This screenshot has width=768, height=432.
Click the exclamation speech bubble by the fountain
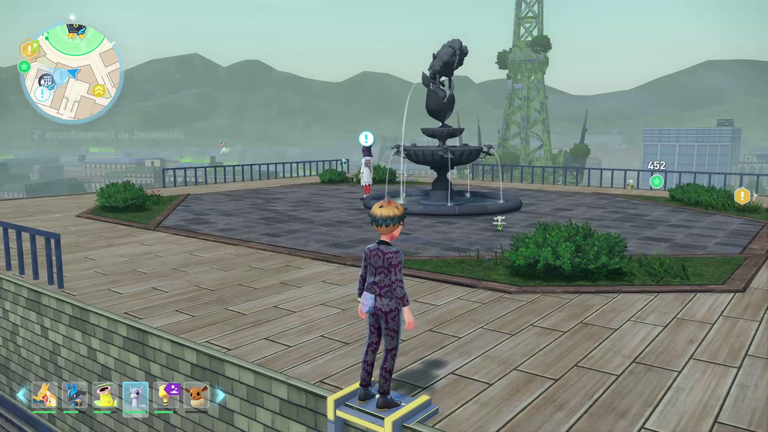tap(366, 139)
